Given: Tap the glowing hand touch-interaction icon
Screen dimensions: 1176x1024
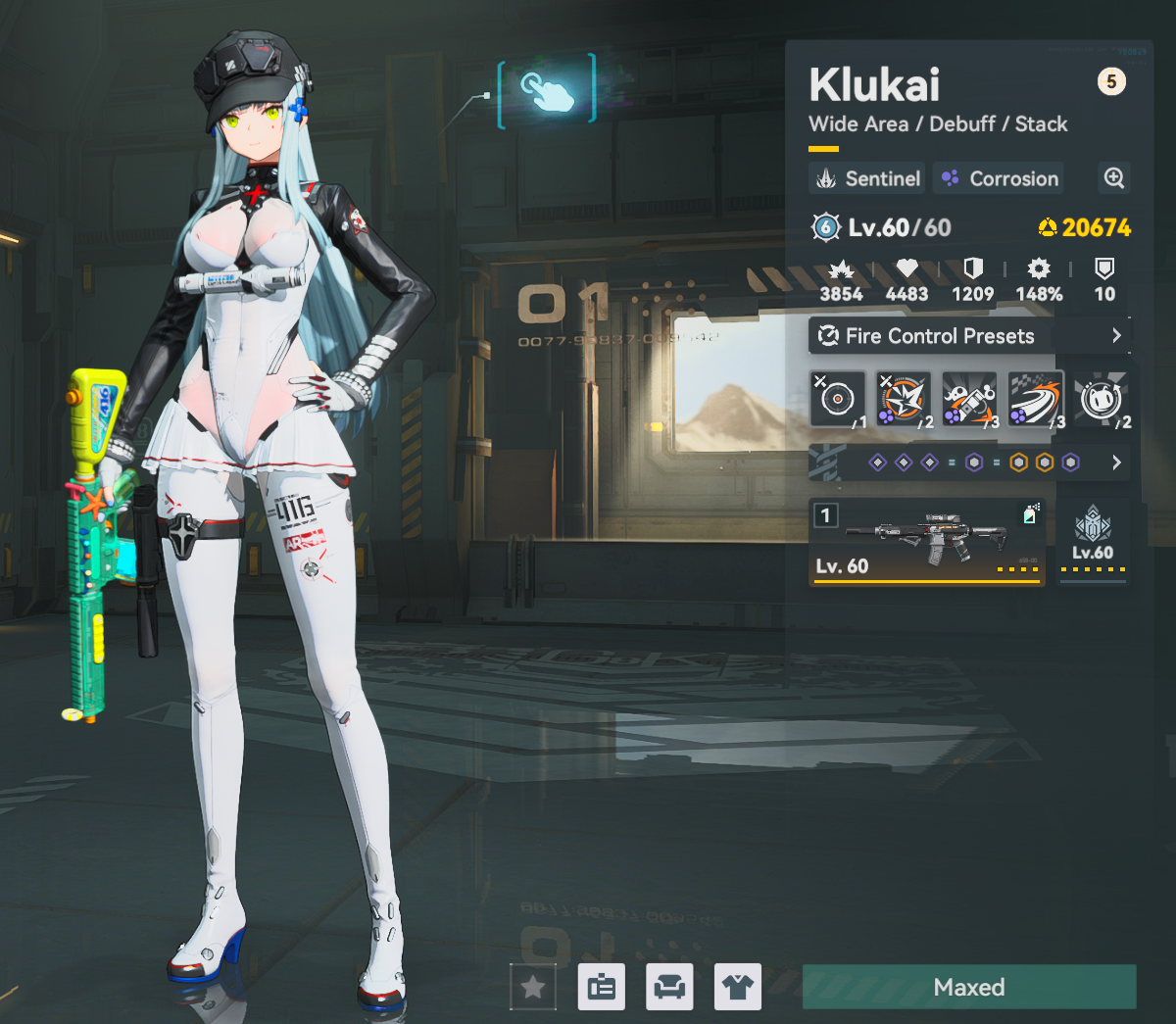Looking at the screenshot, I should tap(547, 91).
